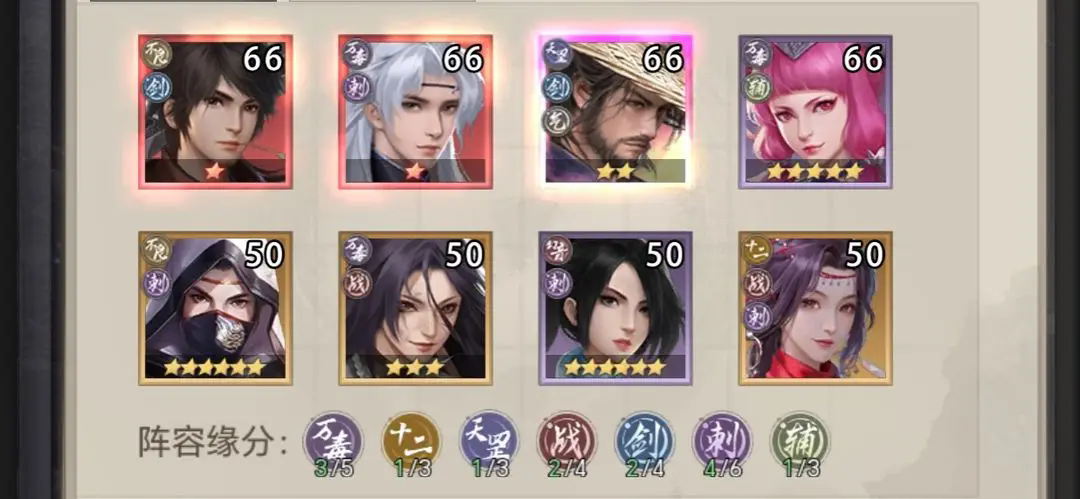Choose the masked hooded assassin card

pyautogui.click(x=215, y=308)
